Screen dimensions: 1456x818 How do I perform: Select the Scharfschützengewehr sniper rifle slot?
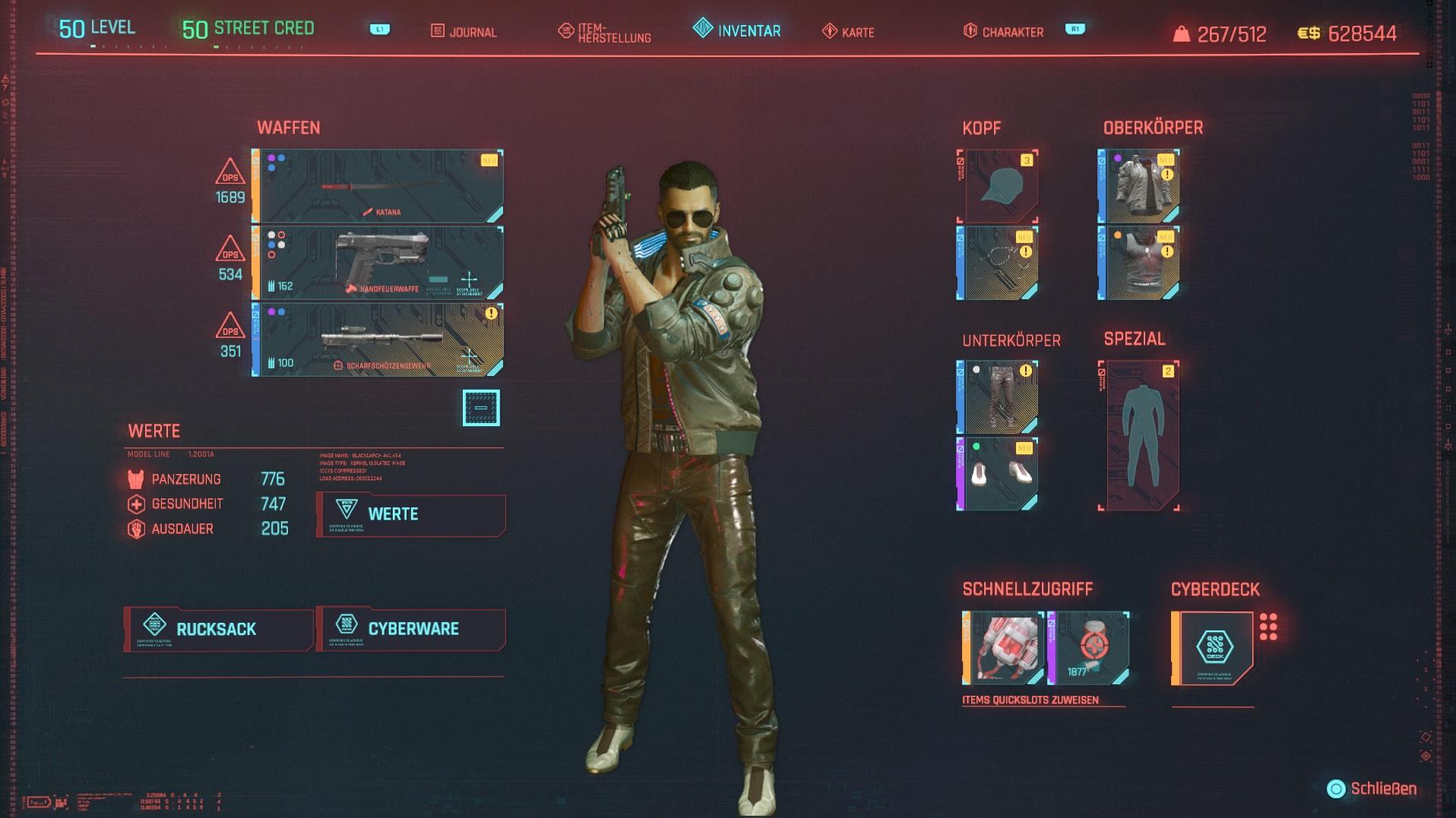378,340
